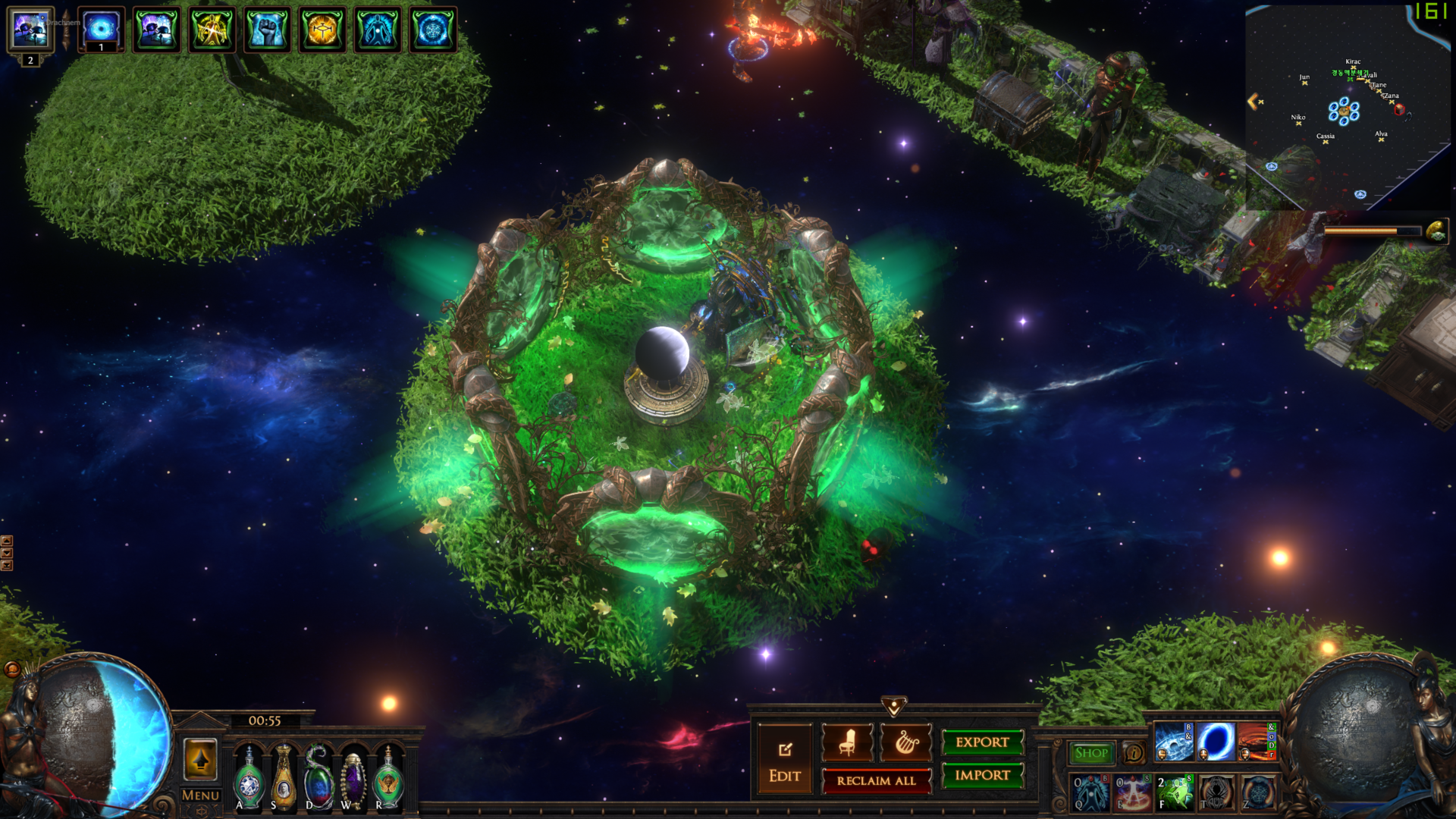Click the Edit hideout button

784,761
